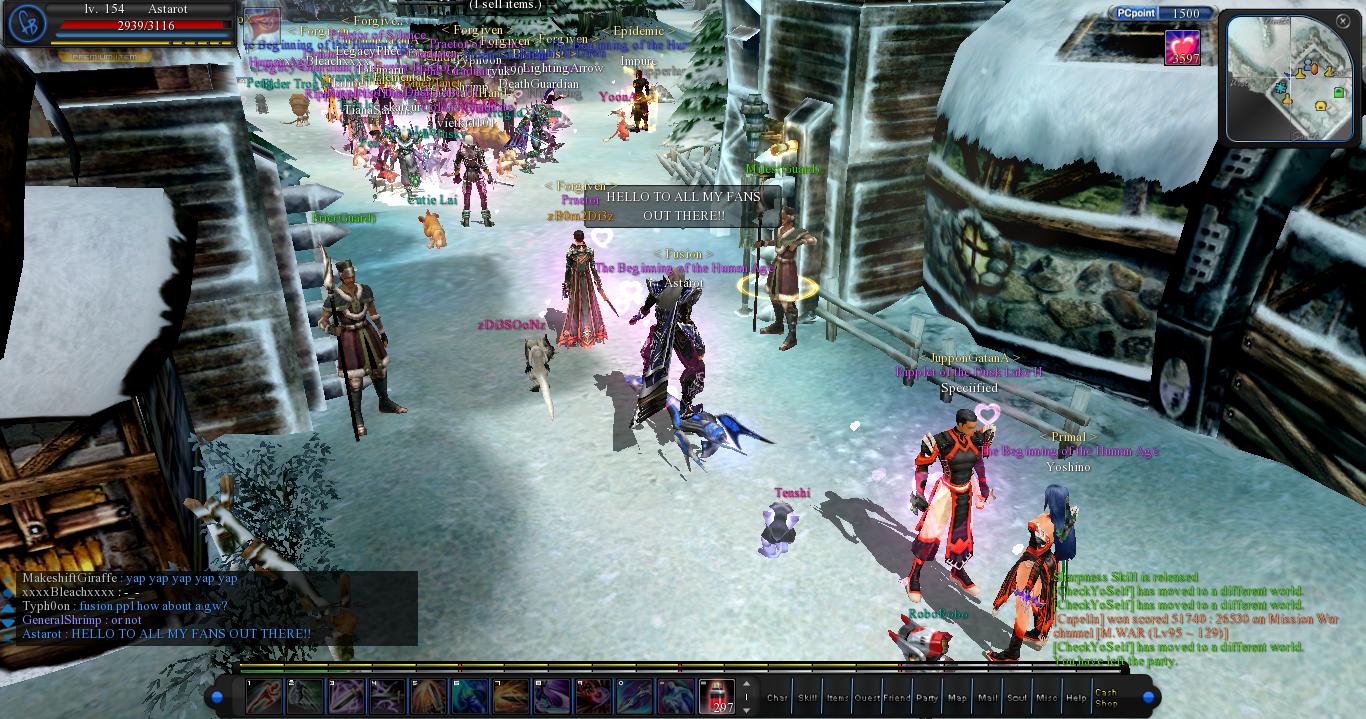Open the Misc menu
Screen dimensions: 1366x719
tap(1047, 697)
